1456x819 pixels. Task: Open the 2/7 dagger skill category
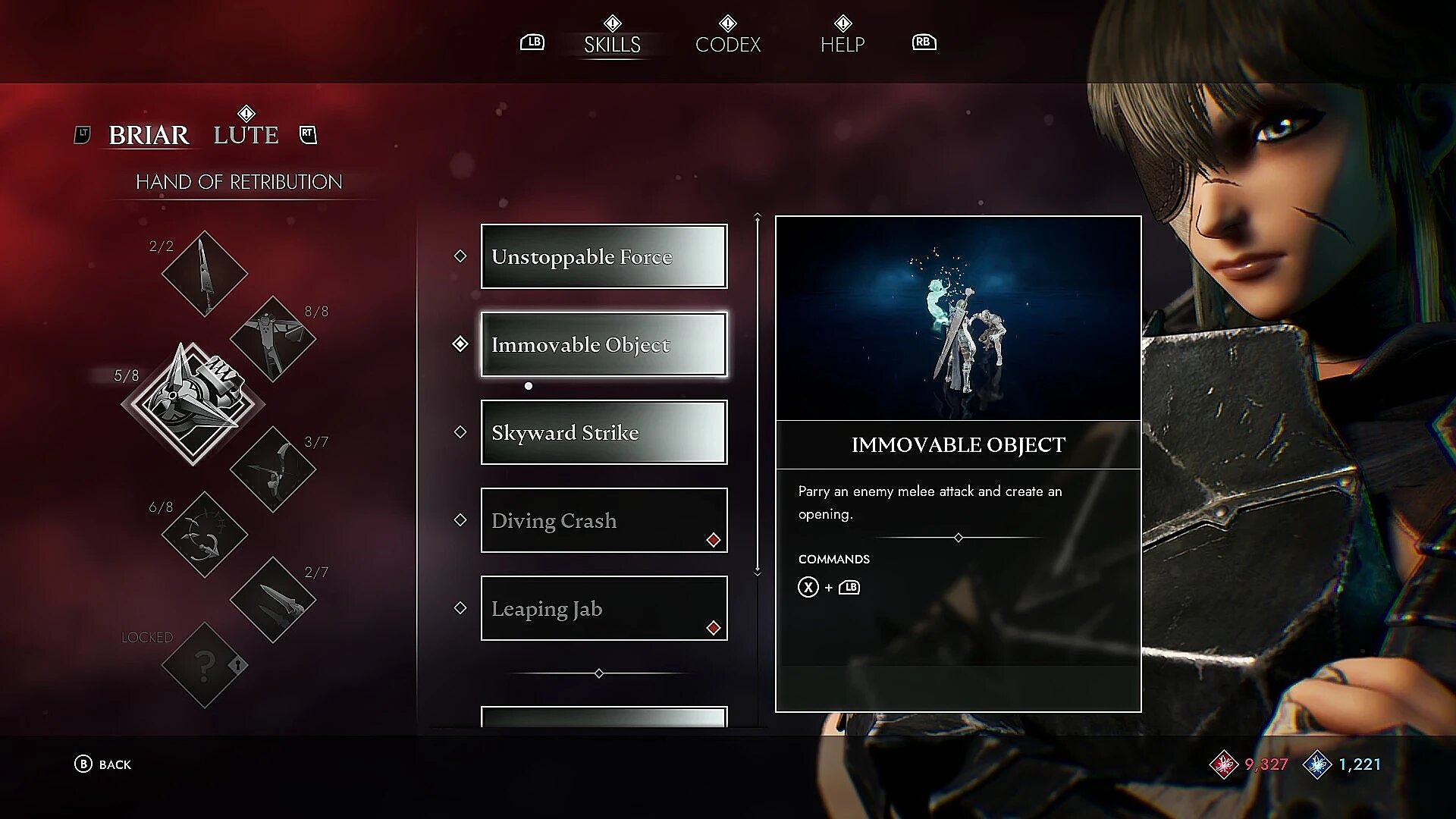[272, 600]
